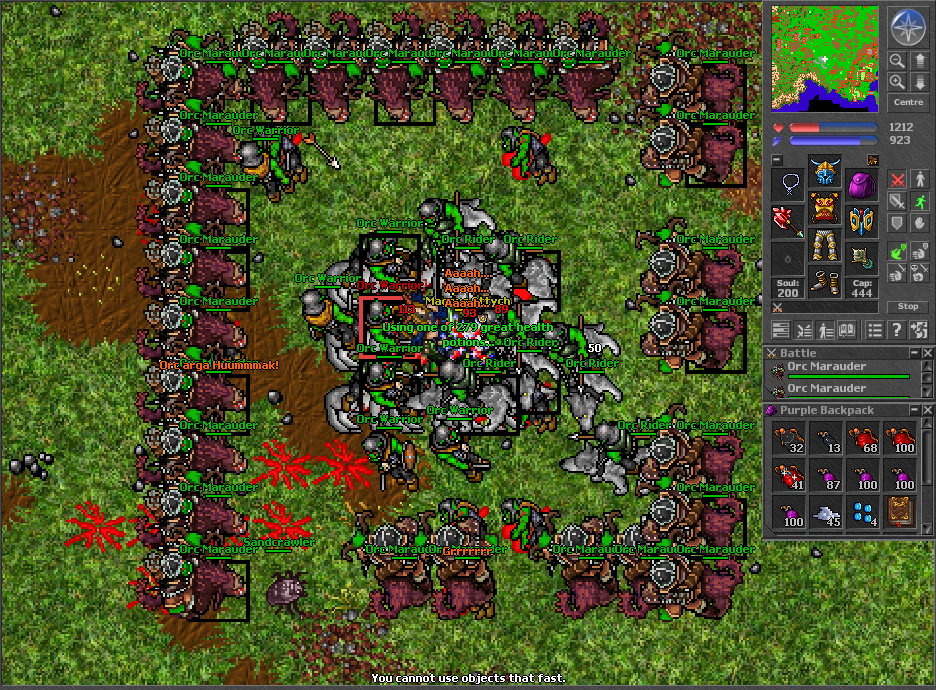Minimize the Purple Backpack window

[913, 410]
